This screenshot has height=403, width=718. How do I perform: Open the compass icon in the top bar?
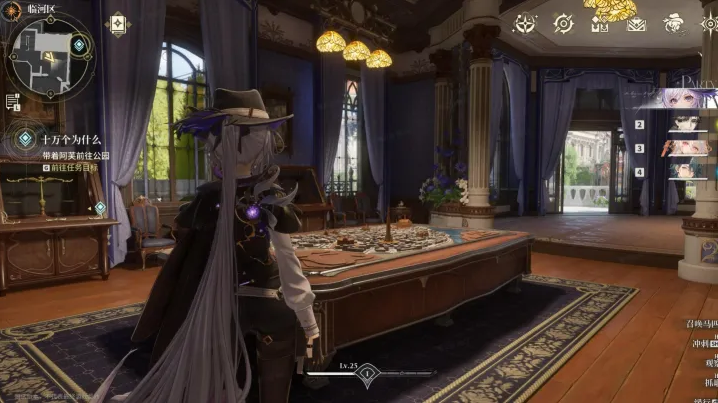pos(563,23)
